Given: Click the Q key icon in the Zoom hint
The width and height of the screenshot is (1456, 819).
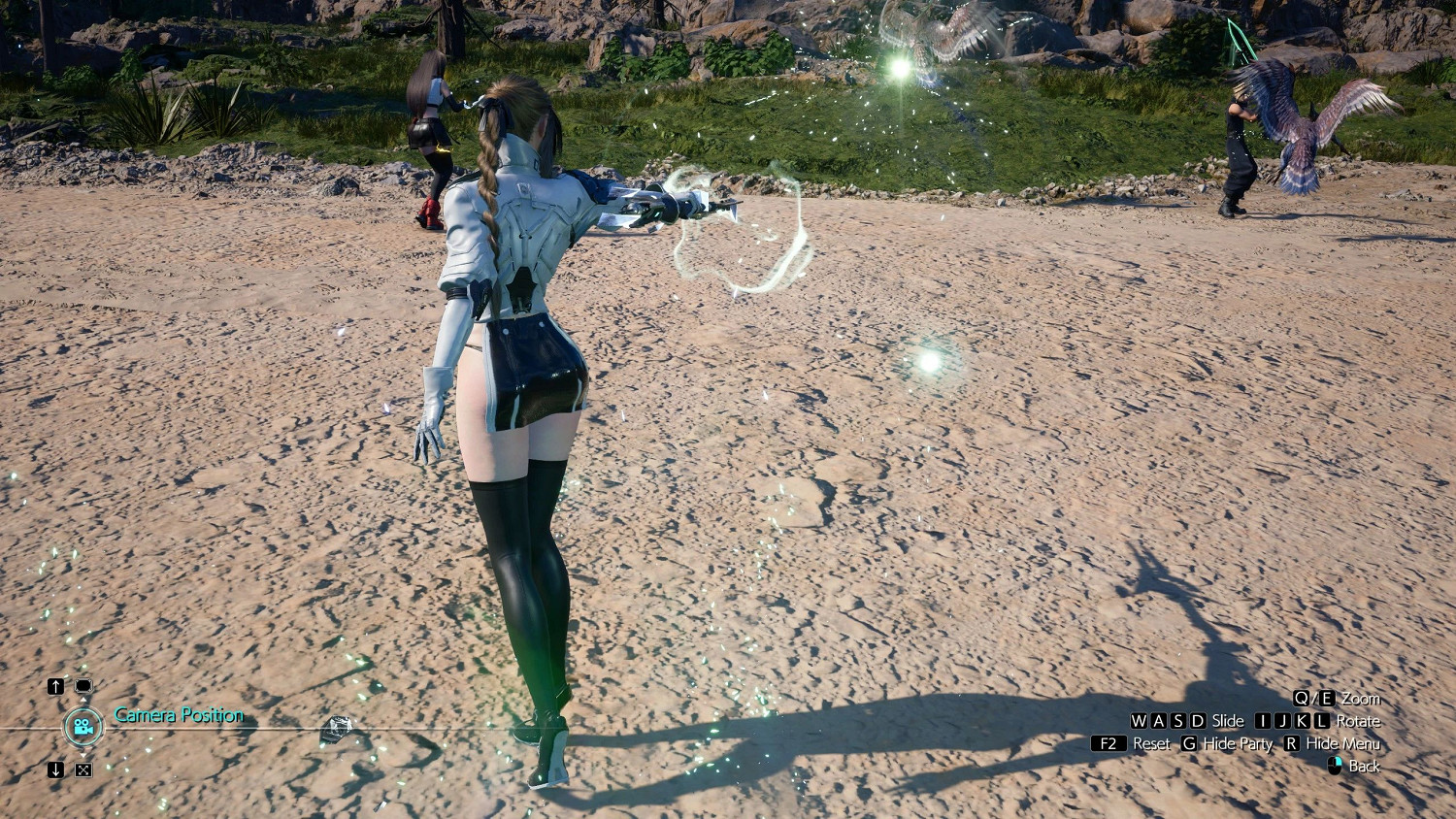Looking at the screenshot, I should point(1300,699).
